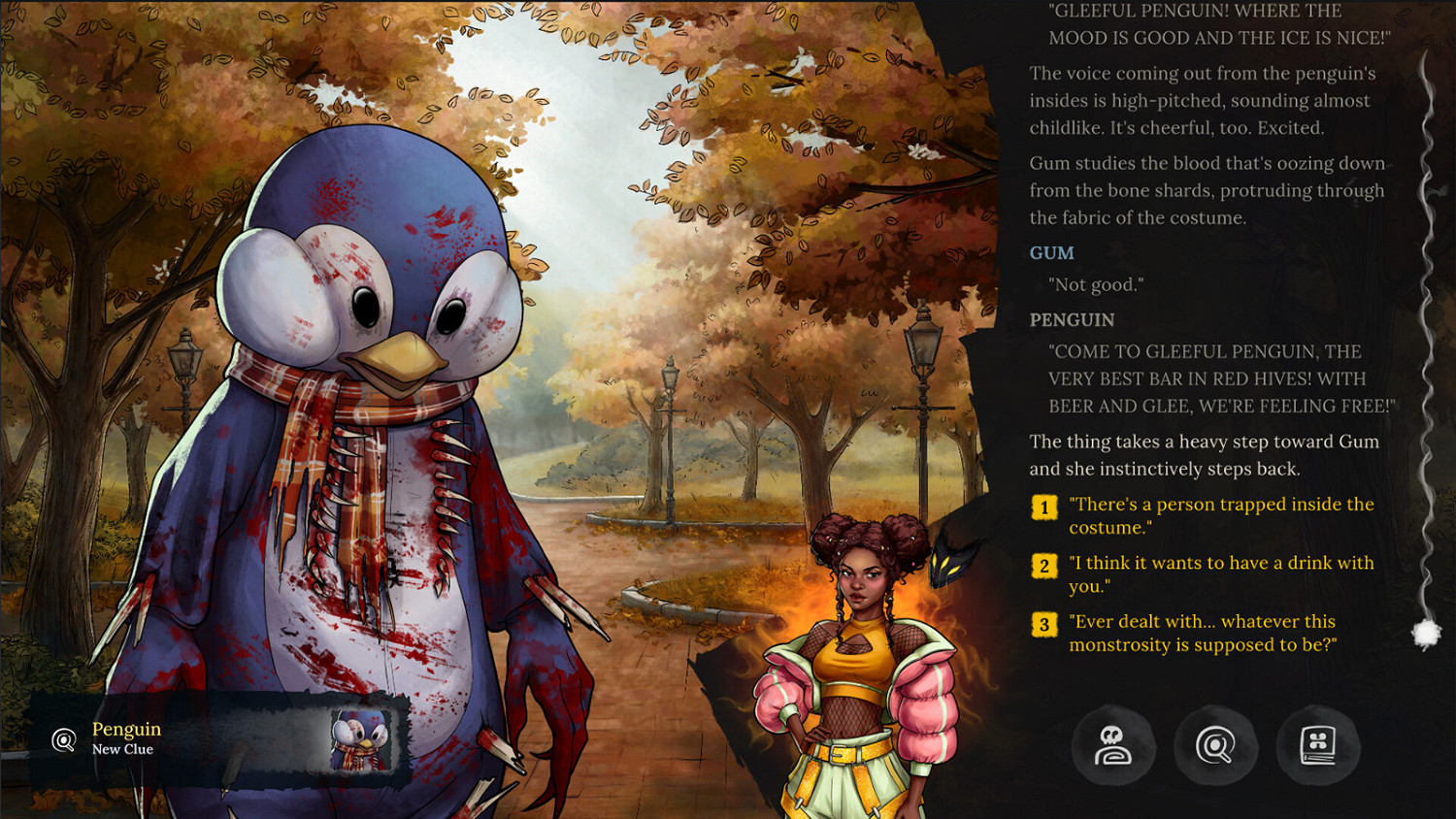The width and height of the screenshot is (1456, 819).
Task: Click the GUM speaker name label
Action: tap(1051, 252)
